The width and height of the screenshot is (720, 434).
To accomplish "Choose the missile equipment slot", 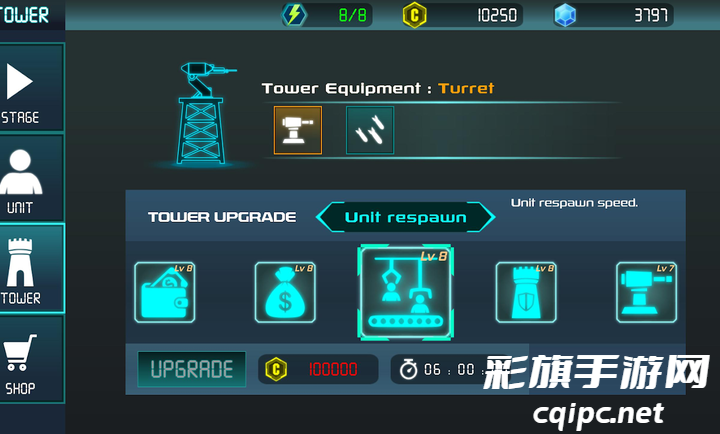I will (370, 130).
